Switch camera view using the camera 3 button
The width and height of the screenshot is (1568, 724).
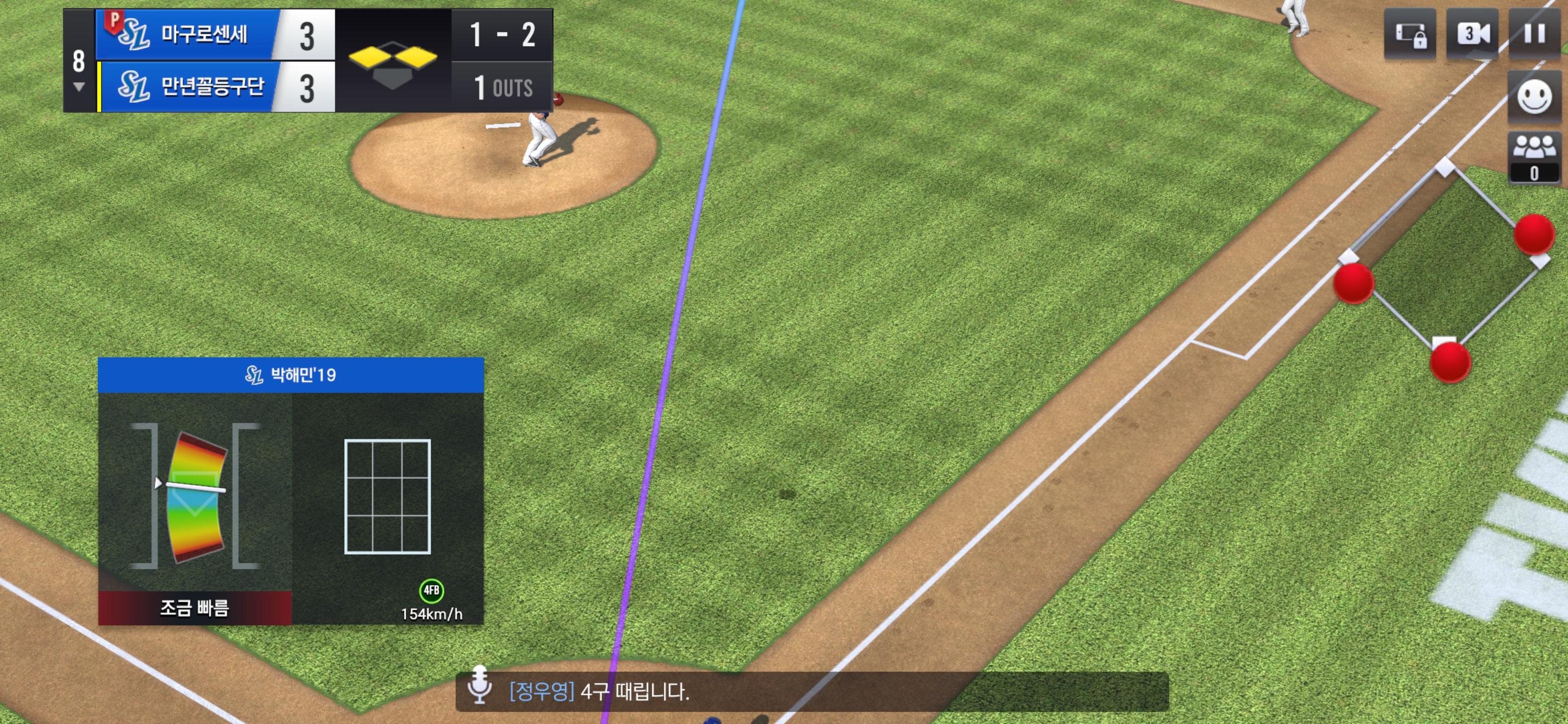tap(1472, 34)
